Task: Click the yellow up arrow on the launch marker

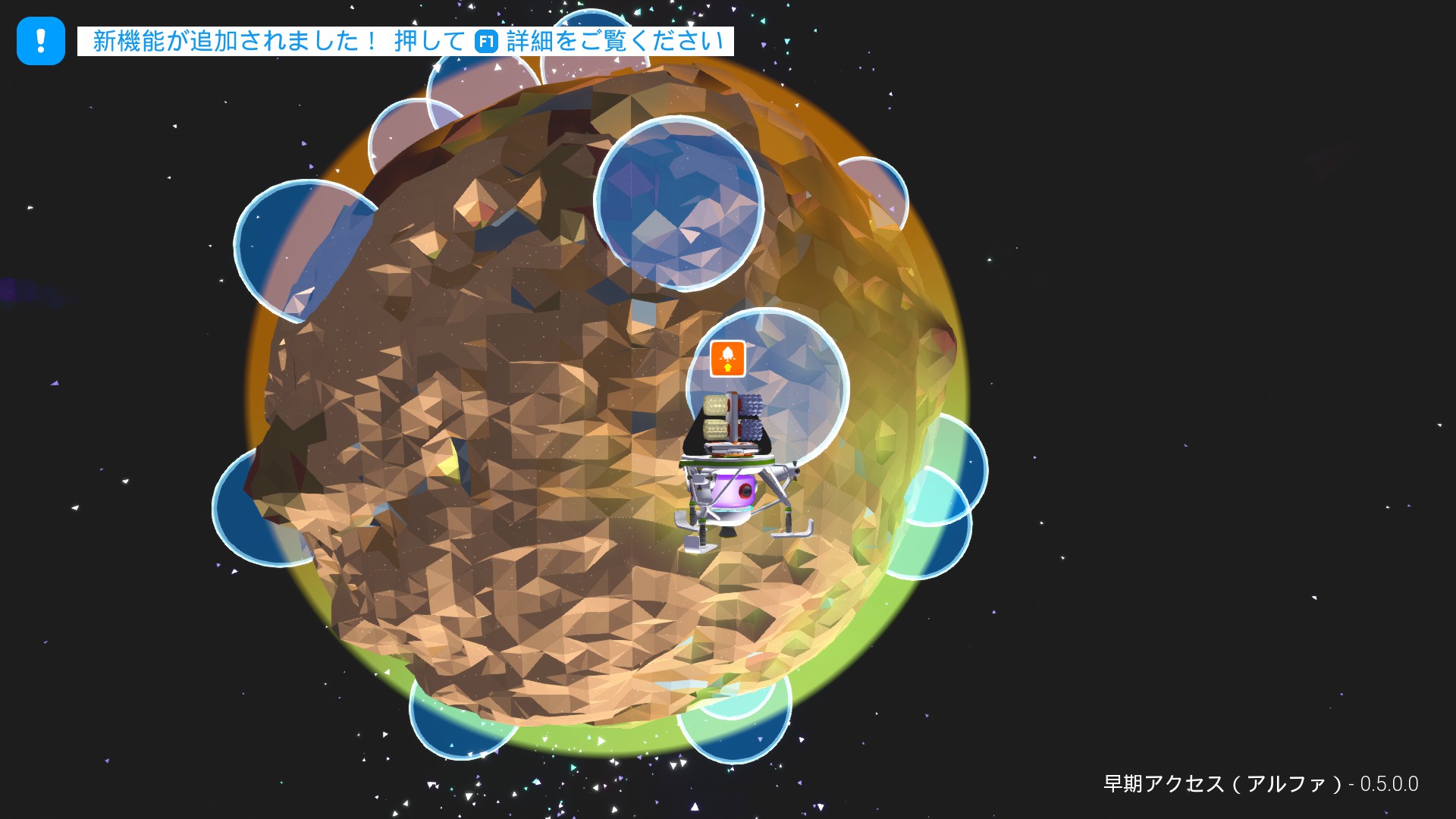Action: (x=727, y=366)
